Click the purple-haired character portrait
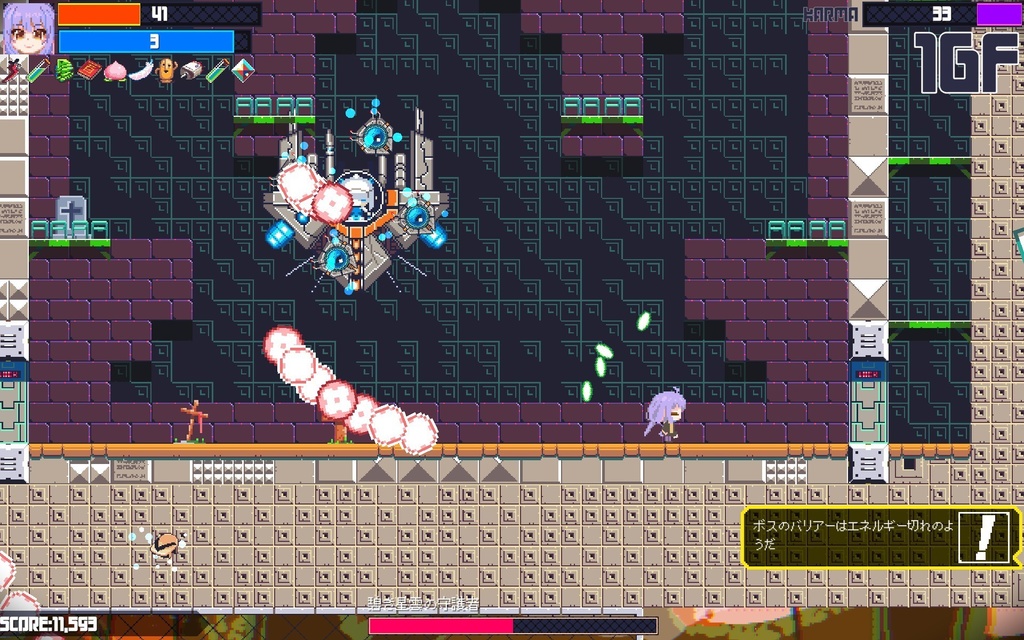Image resolution: width=1024 pixels, height=640 pixels. click(x=28, y=29)
